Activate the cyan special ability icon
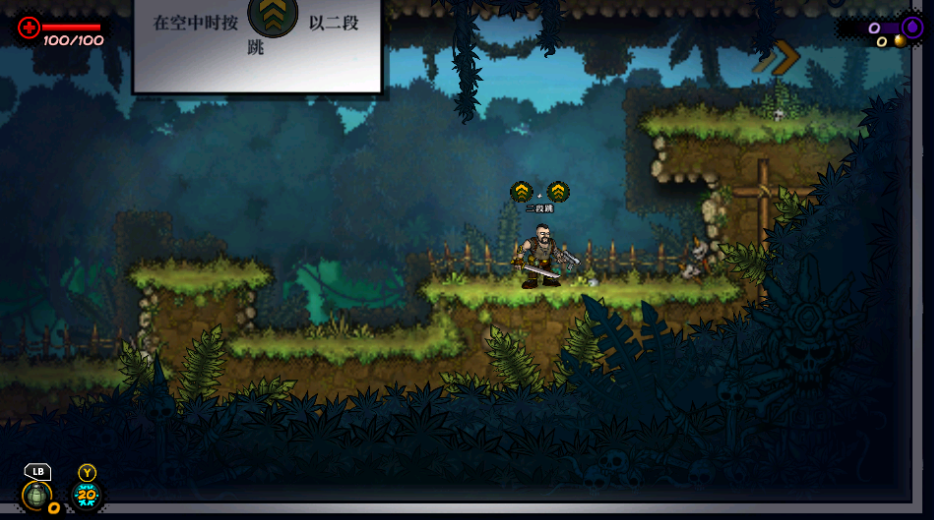Screen dimensions: 934x520 [87, 494]
